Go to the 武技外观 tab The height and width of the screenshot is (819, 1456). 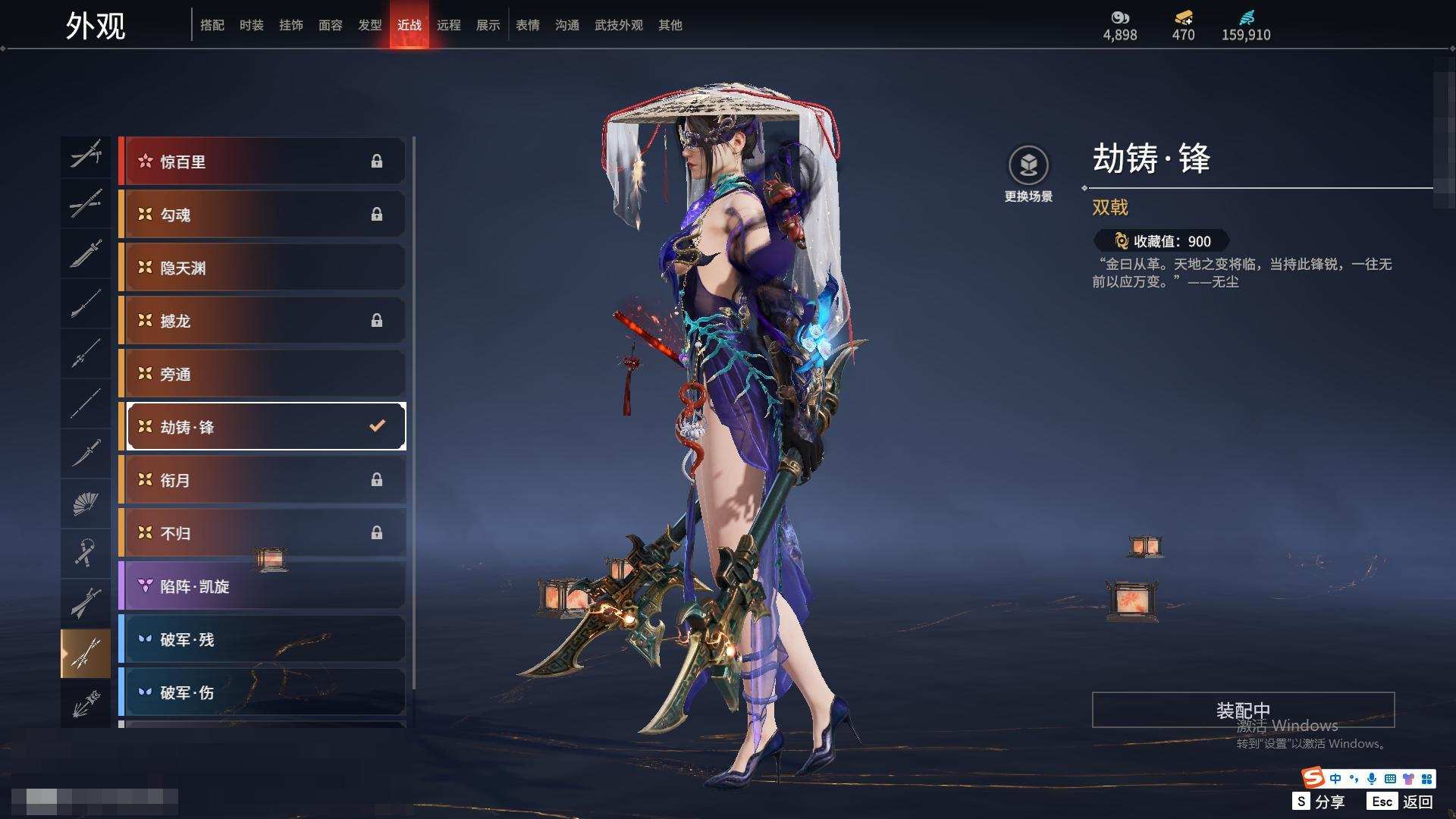[x=618, y=25]
